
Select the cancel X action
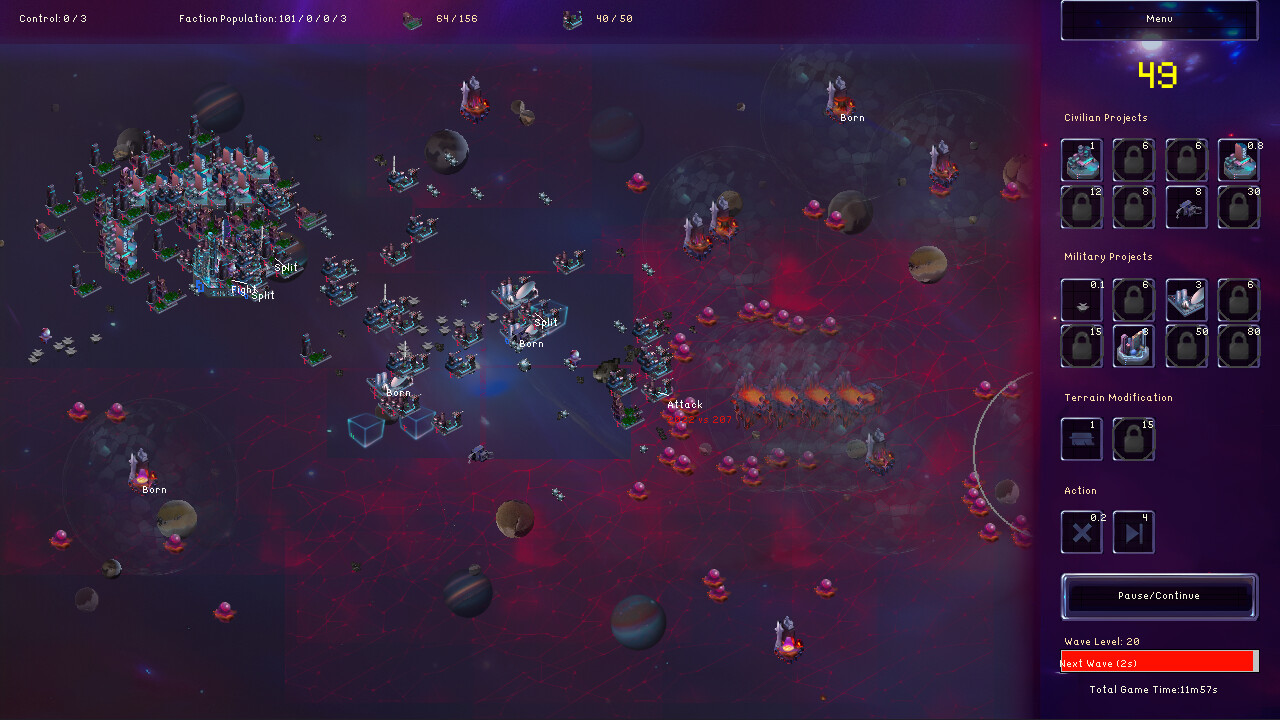(x=1081, y=531)
